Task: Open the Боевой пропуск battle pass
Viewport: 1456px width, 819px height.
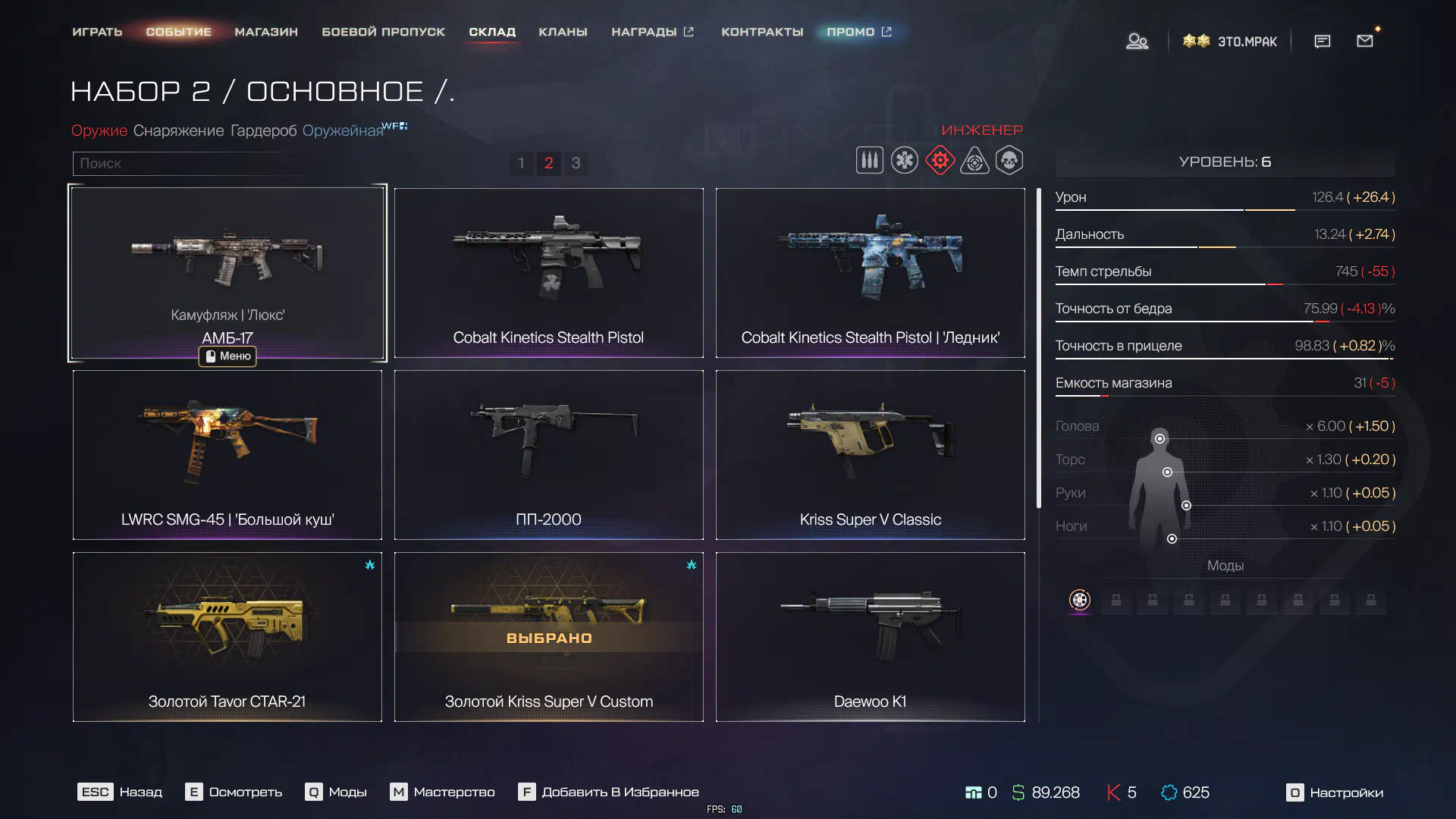Action: (383, 32)
